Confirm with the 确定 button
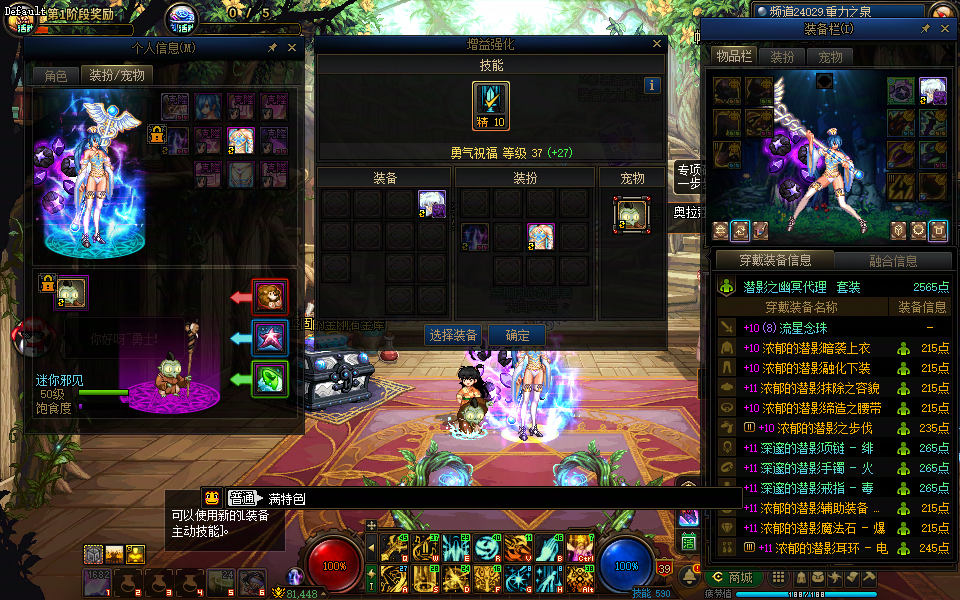The width and height of the screenshot is (960, 600). click(x=518, y=335)
